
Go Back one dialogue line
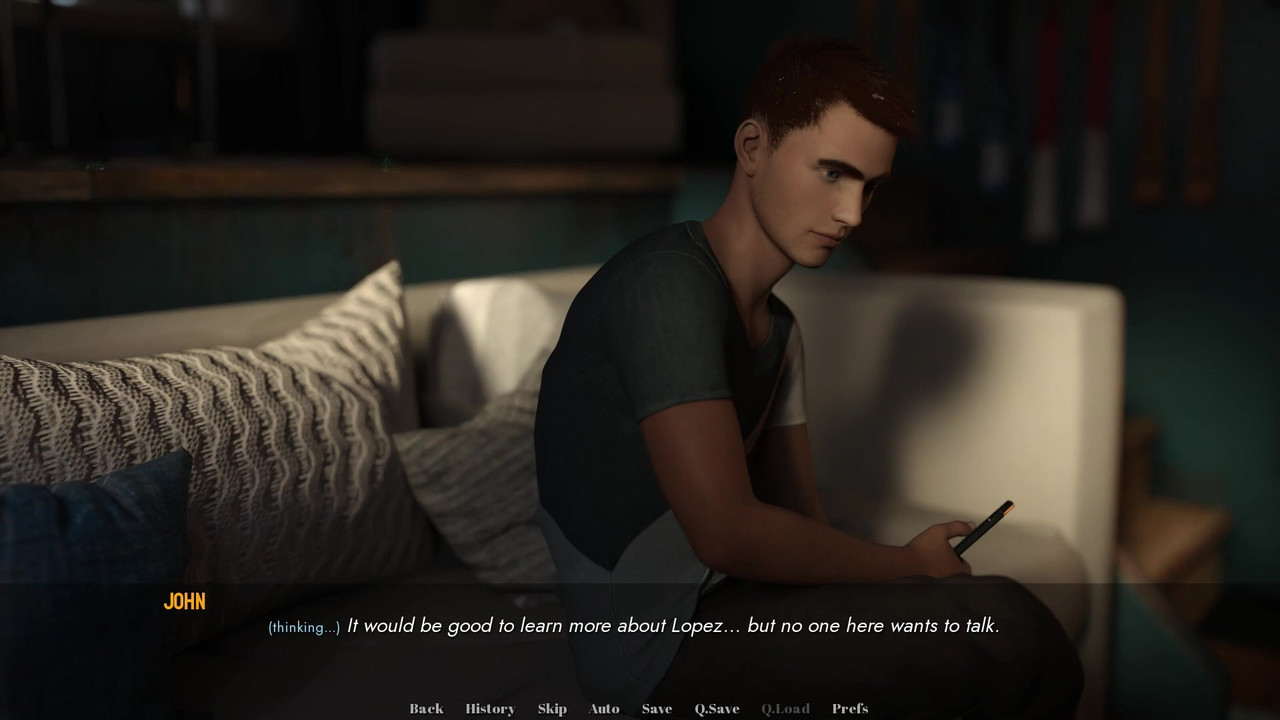426,709
